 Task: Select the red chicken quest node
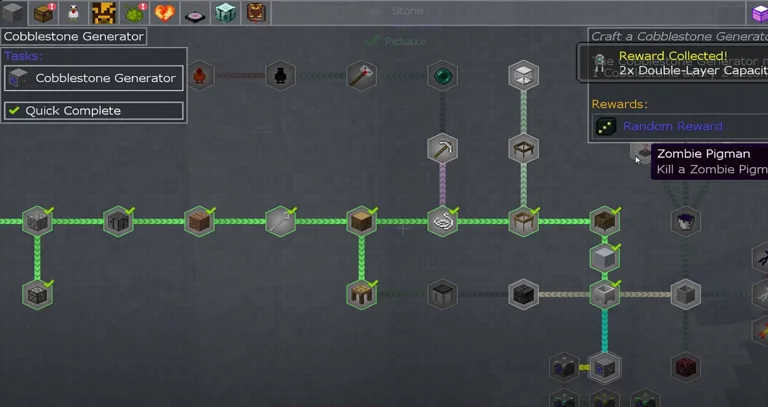[200, 75]
